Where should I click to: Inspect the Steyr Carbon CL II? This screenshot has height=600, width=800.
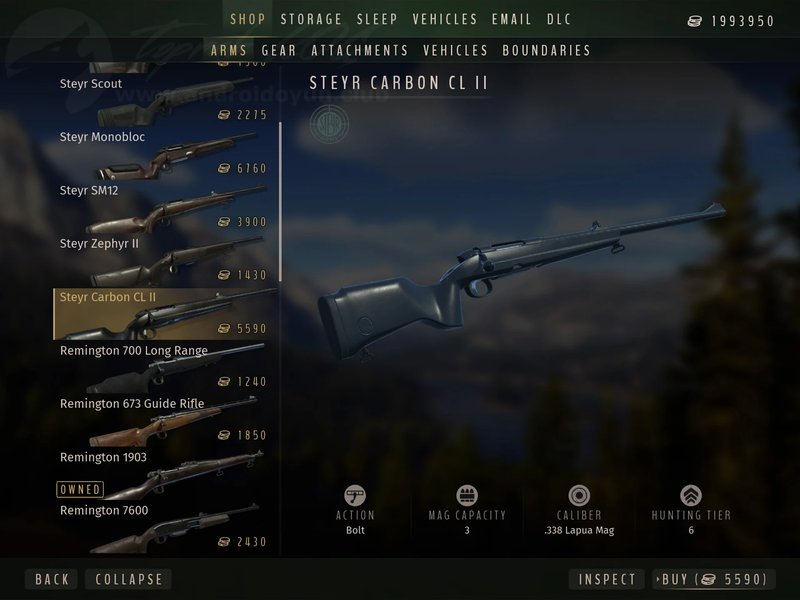coord(607,579)
